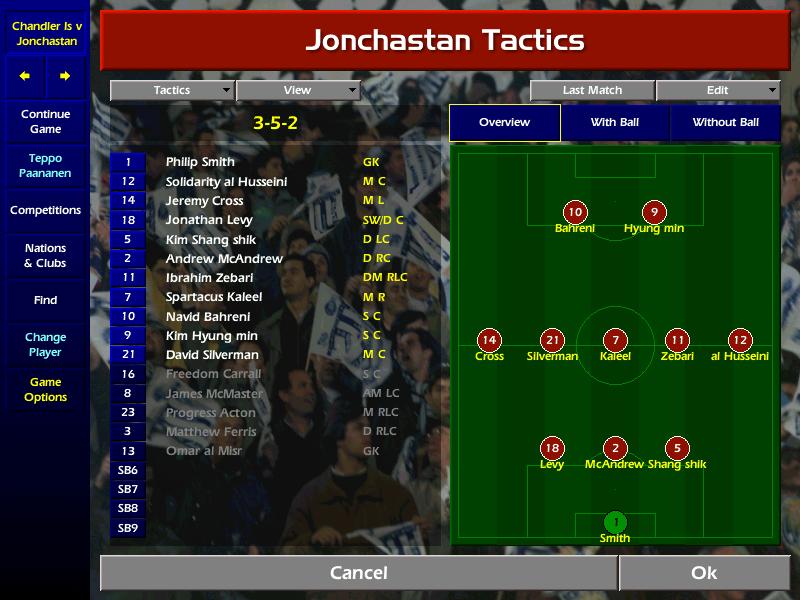Viewport: 800px width, 600px height.
Task: Switch to the Without Ball tab
Action: [725, 122]
